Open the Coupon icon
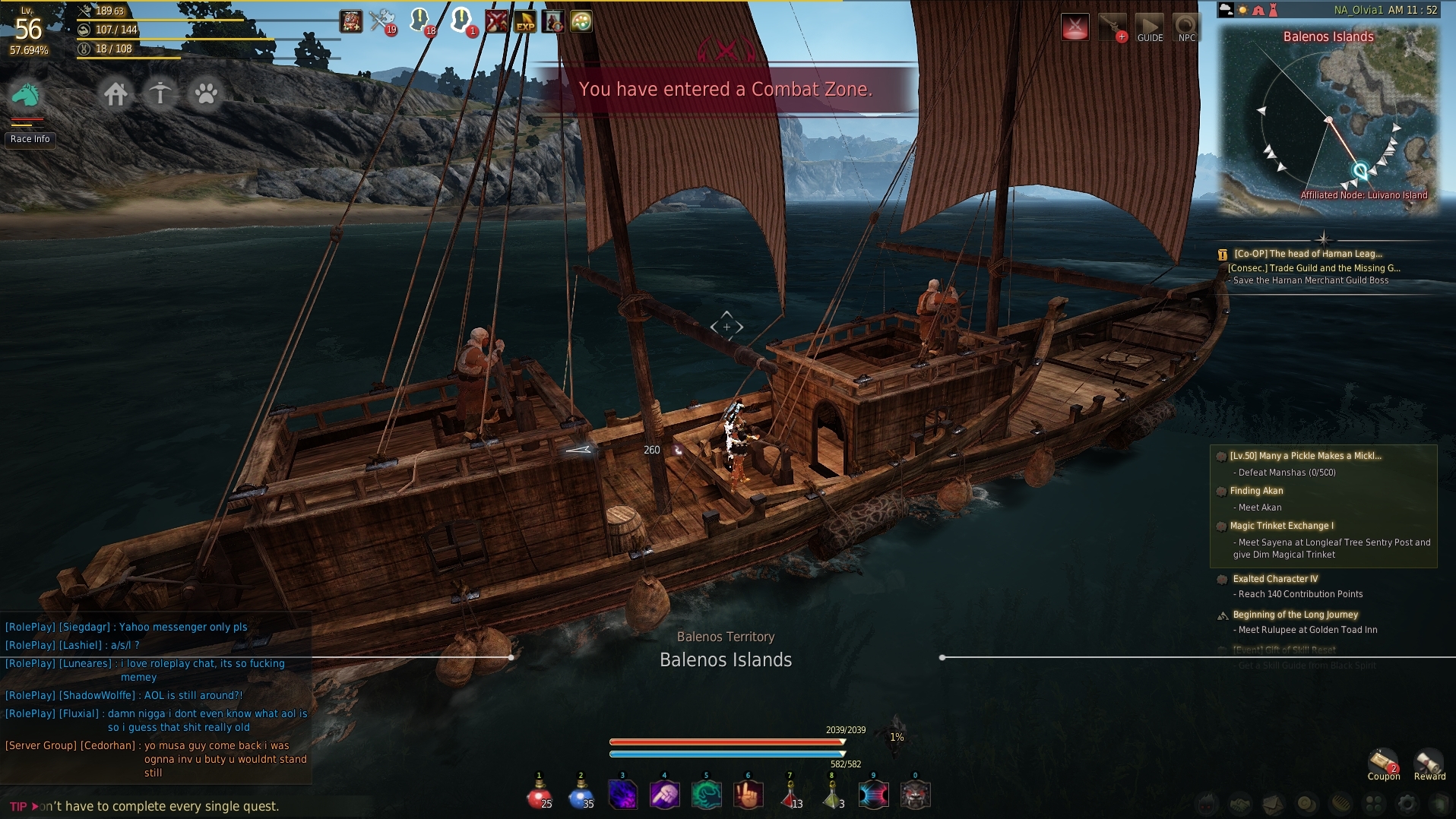The width and height of the screenshot is (1456, 819). coord(1383,764)
